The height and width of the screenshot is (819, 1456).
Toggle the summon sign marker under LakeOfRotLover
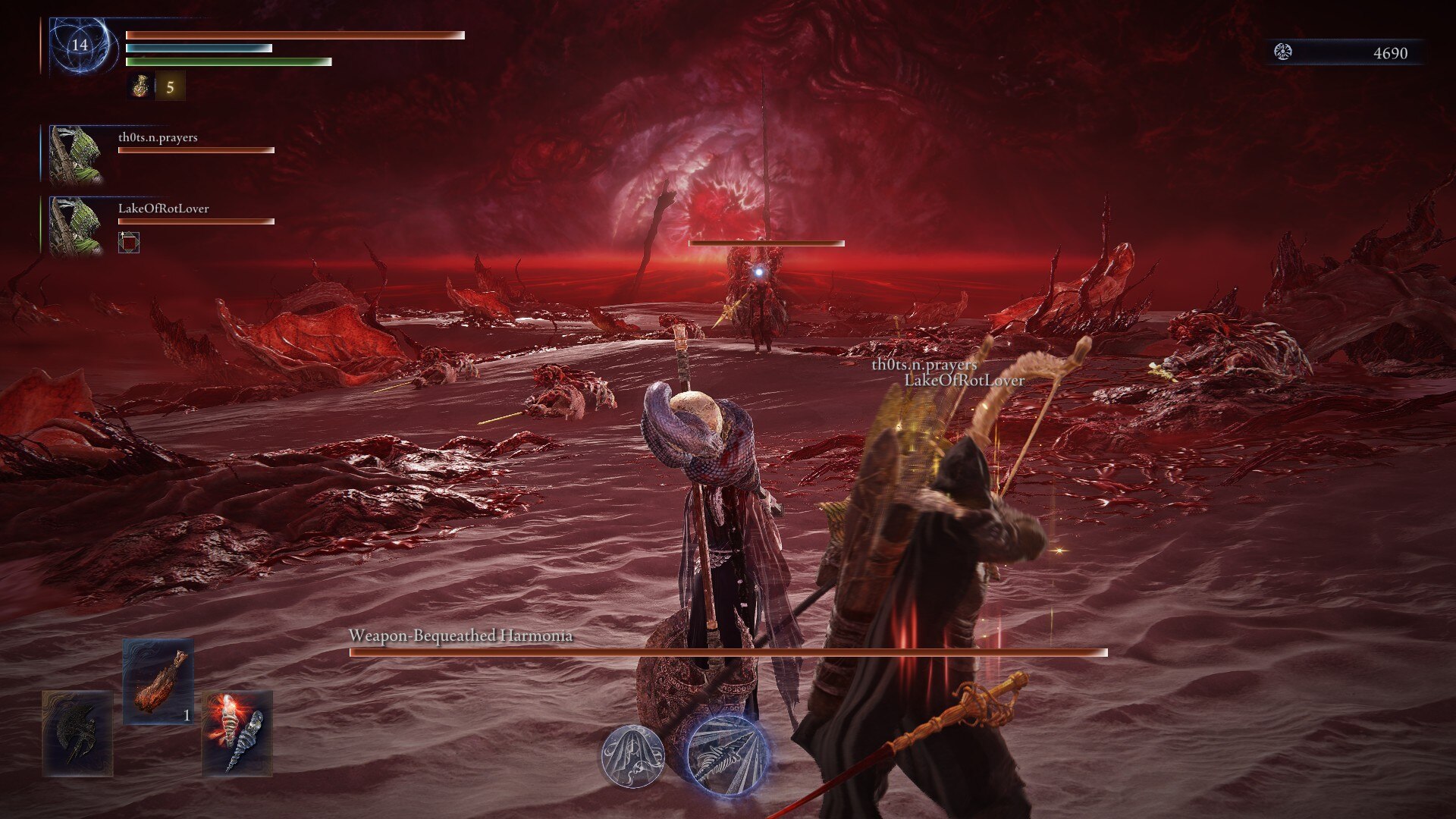[130, 244]
